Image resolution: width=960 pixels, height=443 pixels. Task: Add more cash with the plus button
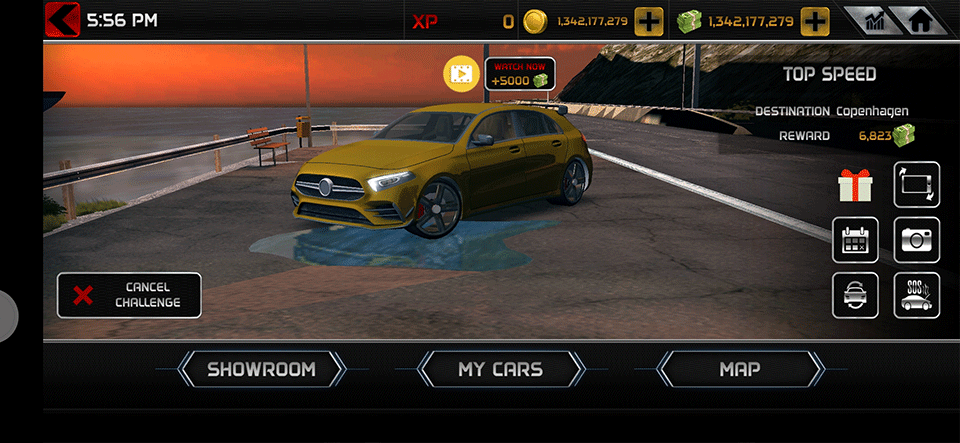816,21
